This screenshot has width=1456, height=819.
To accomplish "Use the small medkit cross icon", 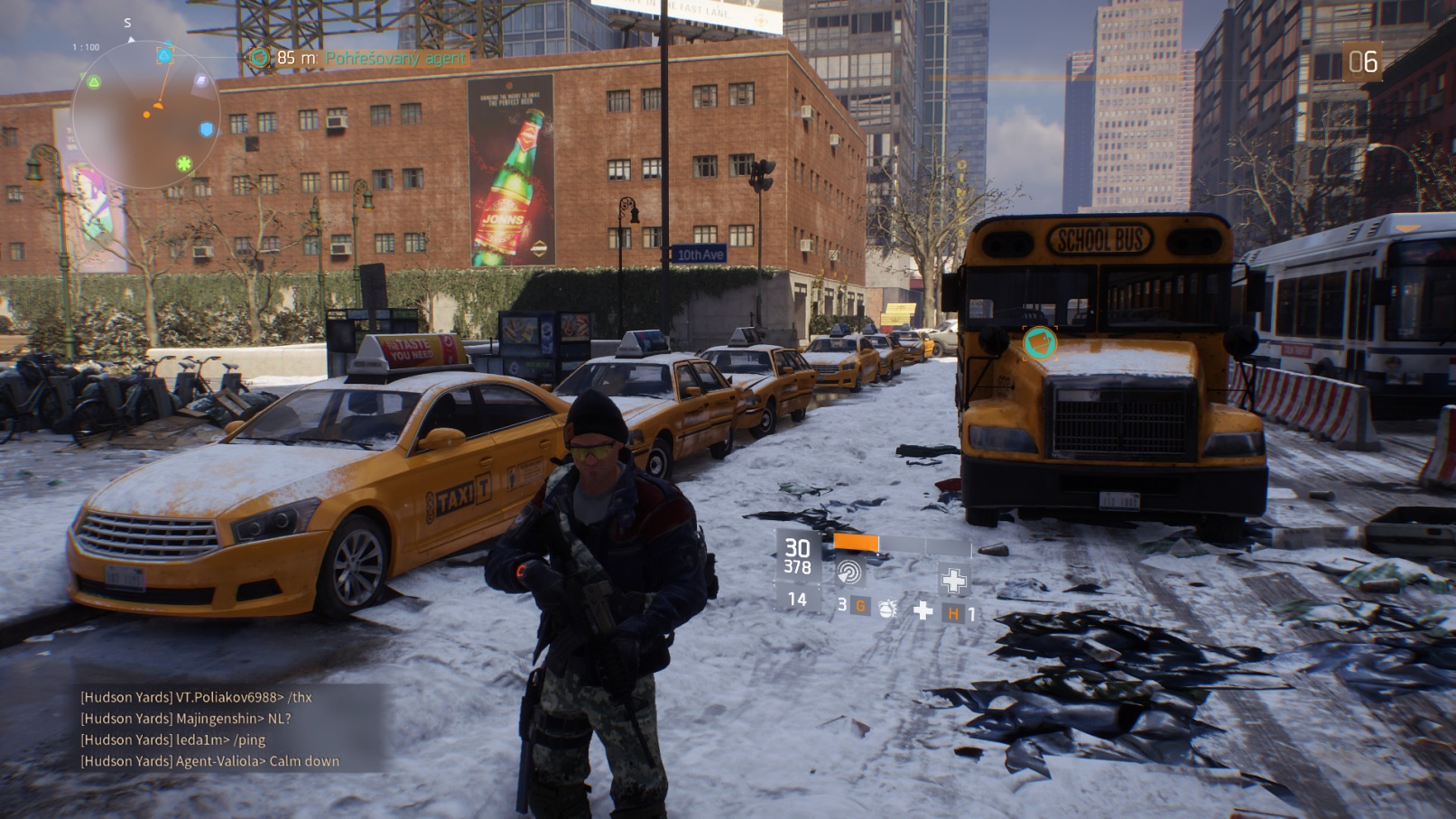I will [923, 611].
